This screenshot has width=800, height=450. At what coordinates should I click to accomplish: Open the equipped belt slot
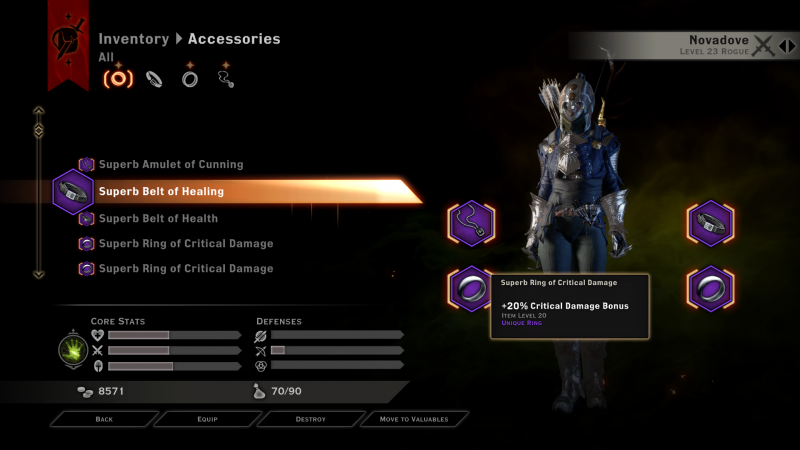710,223
